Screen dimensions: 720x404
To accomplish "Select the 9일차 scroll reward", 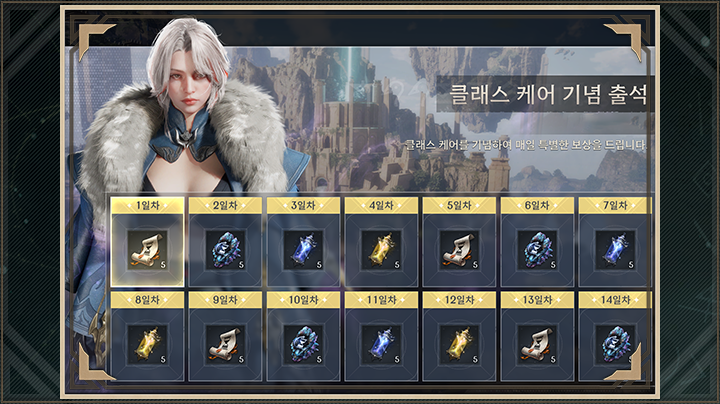I will point(225,343).
